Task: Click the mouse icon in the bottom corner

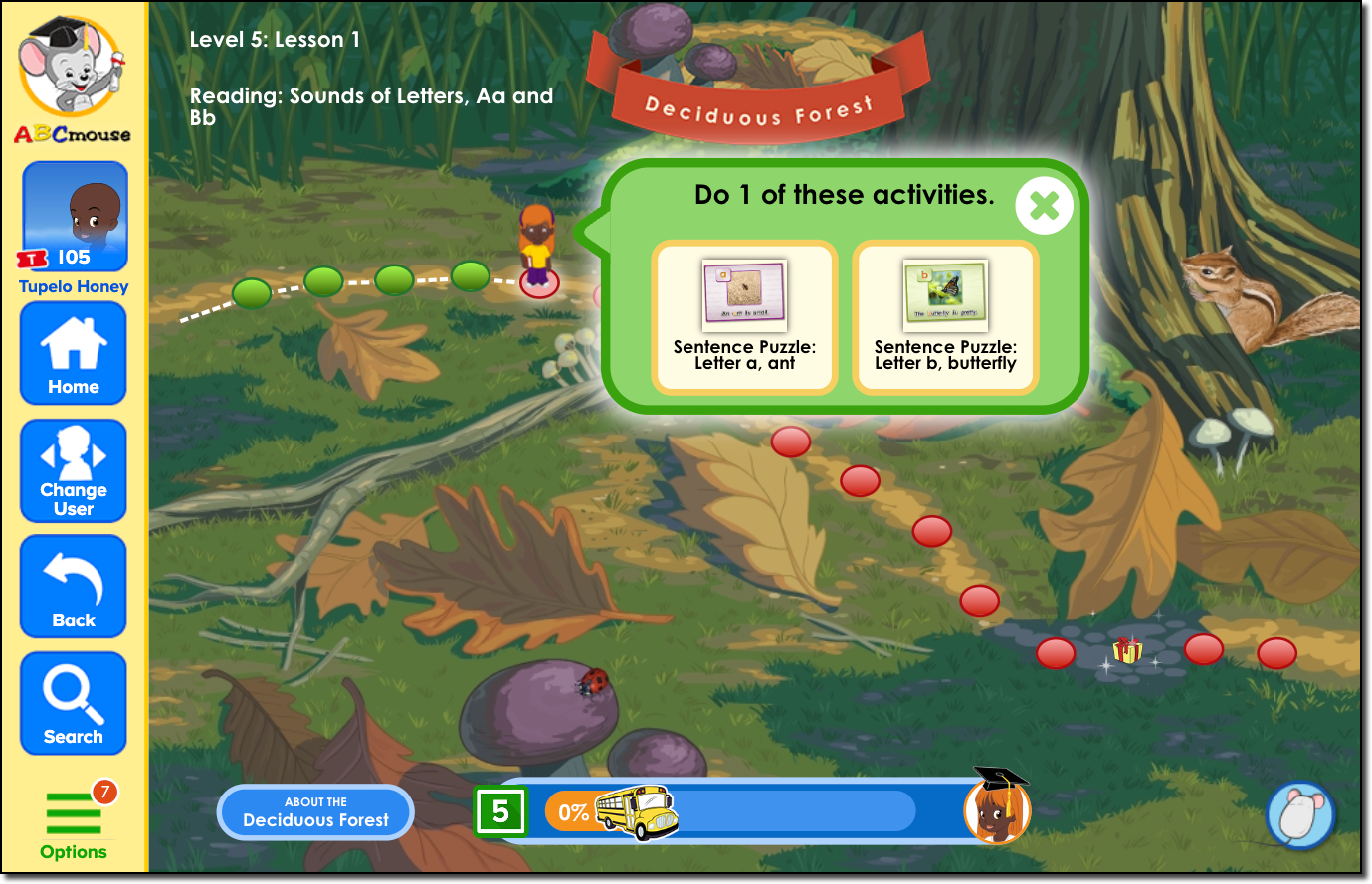Action: click(1300, 814)
